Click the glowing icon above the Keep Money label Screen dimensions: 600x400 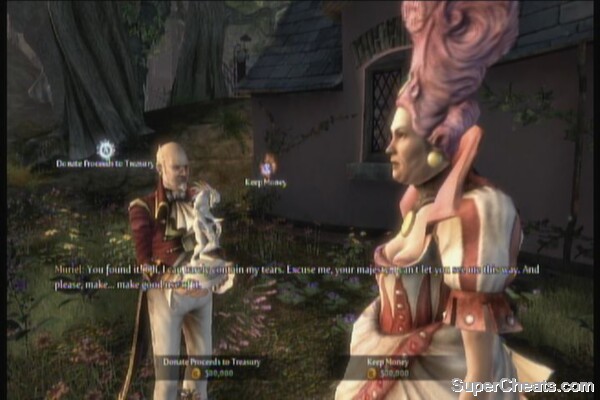(x=267, y=166)
